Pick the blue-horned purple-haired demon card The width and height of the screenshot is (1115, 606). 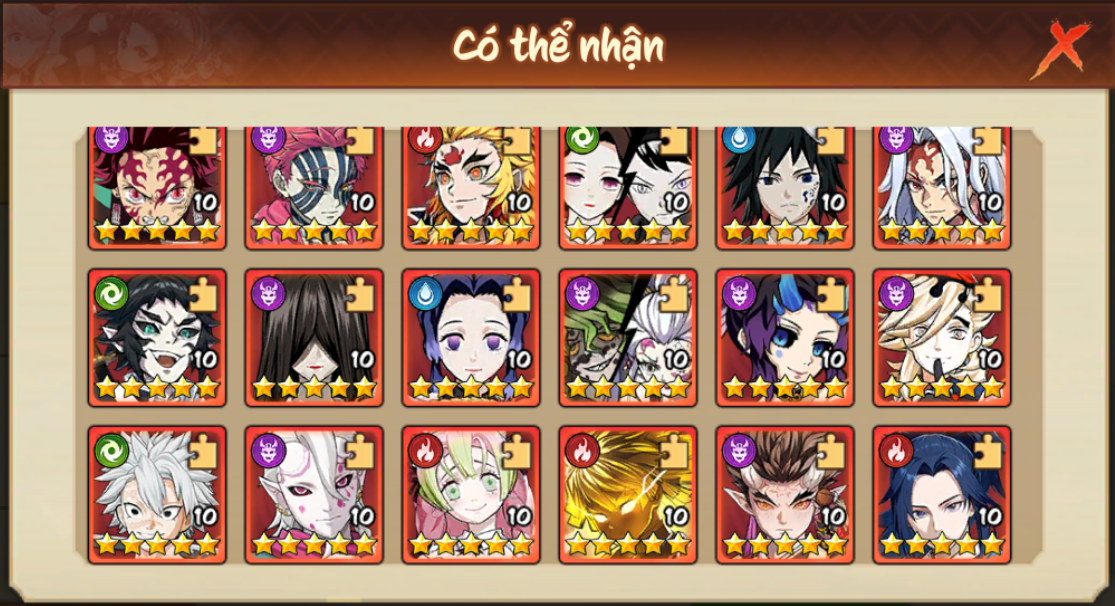[x=785, y=337]
